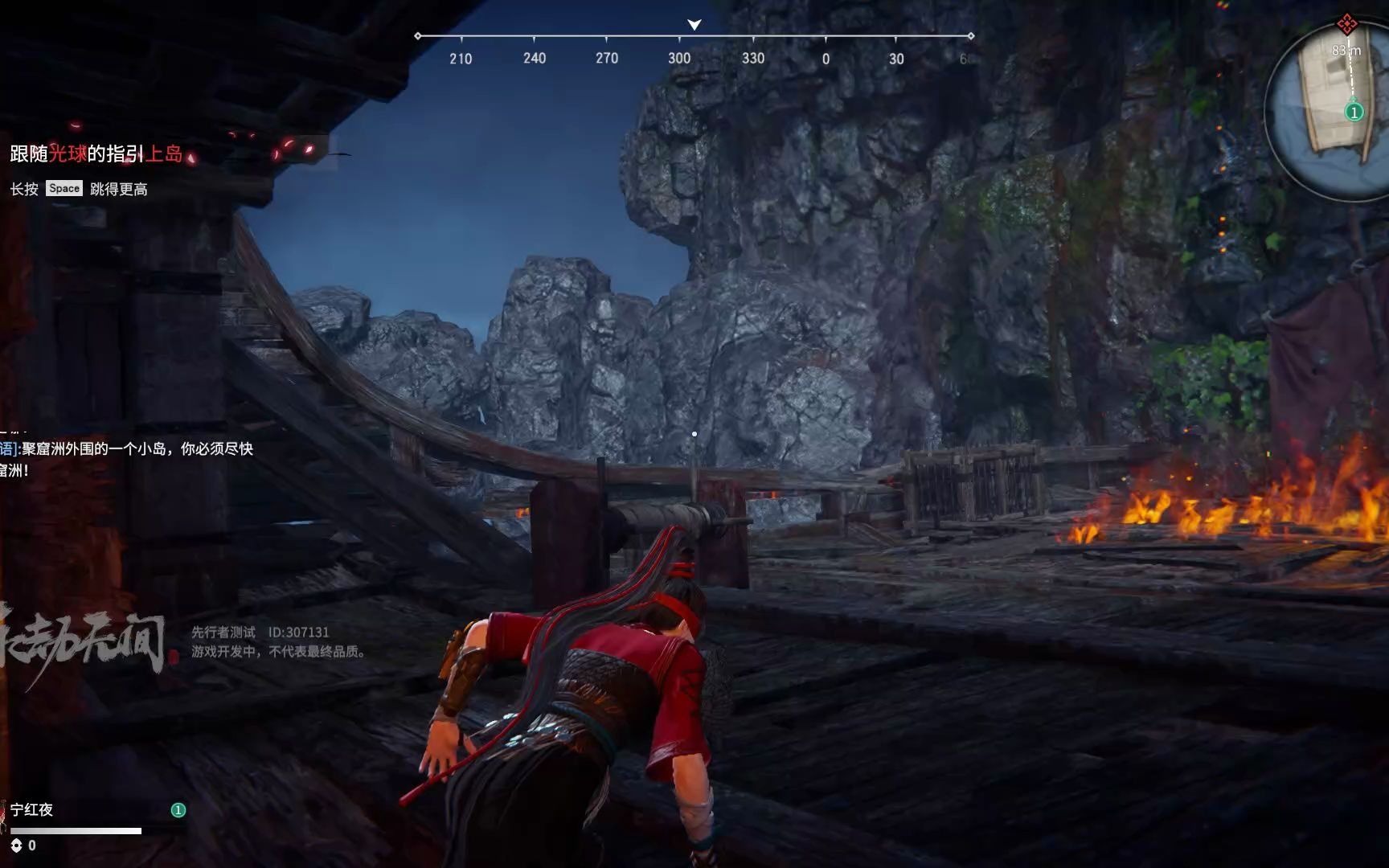
Task: Select the green numbered marker on minimap
Action: tap(1354, 113)
